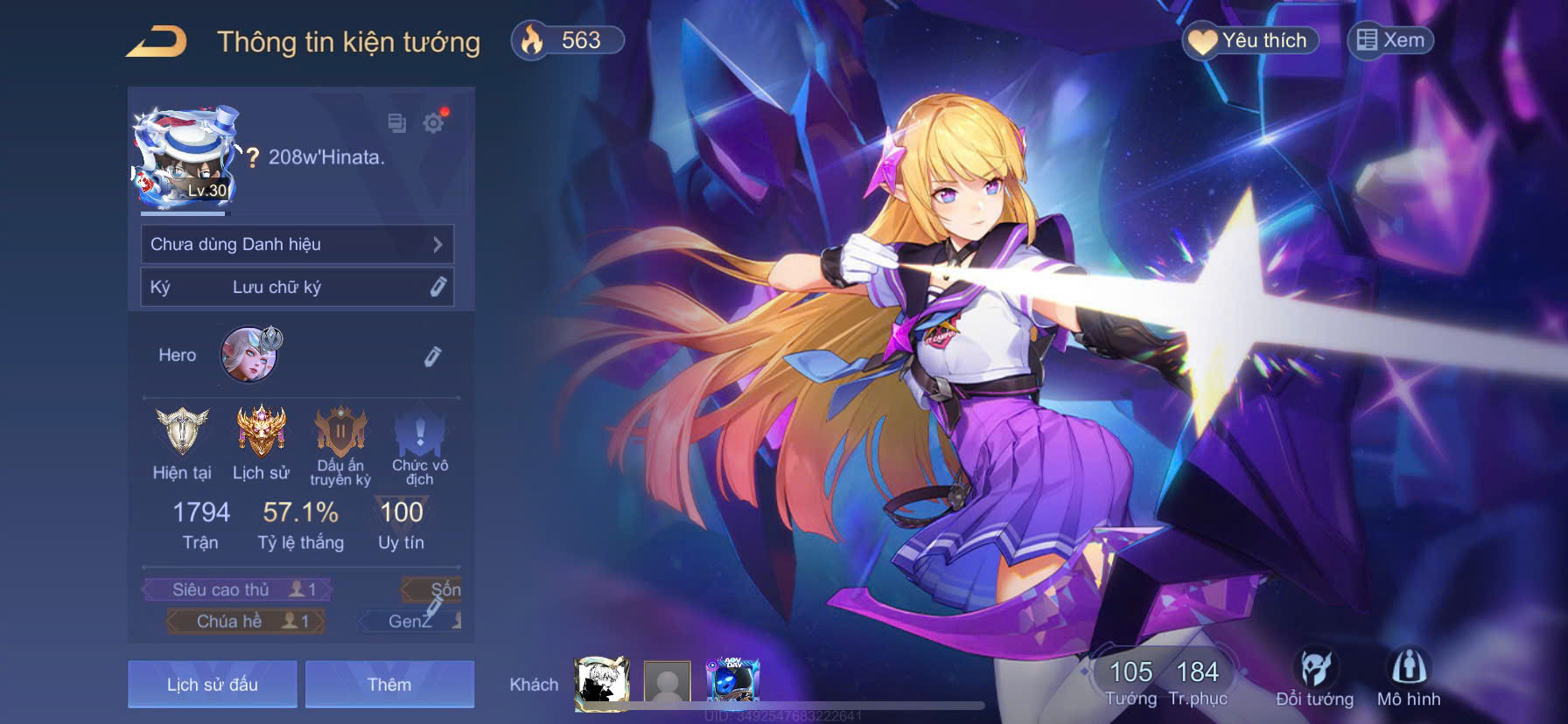Open the first visitor avatar thumbnail
Image resolution: width=1568 pixels, height=724 pixels.
pos(602,682)
